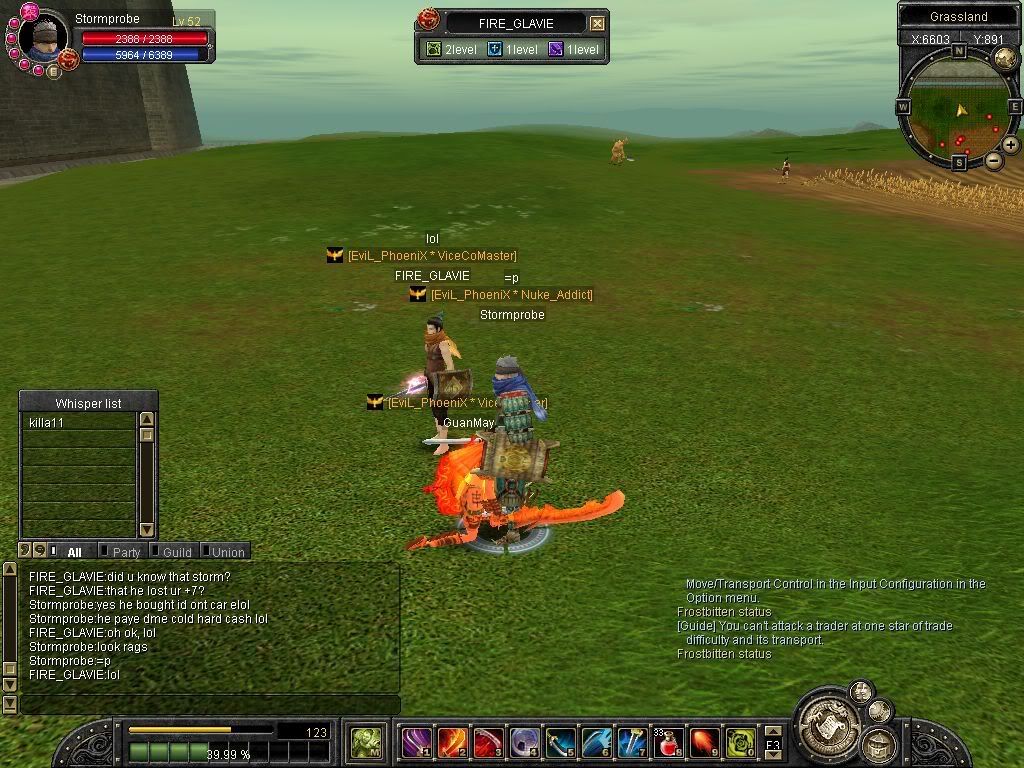This screenshot has width=1024, height=768.
Task: Switch to the Party chat tab
Action: 126,552
